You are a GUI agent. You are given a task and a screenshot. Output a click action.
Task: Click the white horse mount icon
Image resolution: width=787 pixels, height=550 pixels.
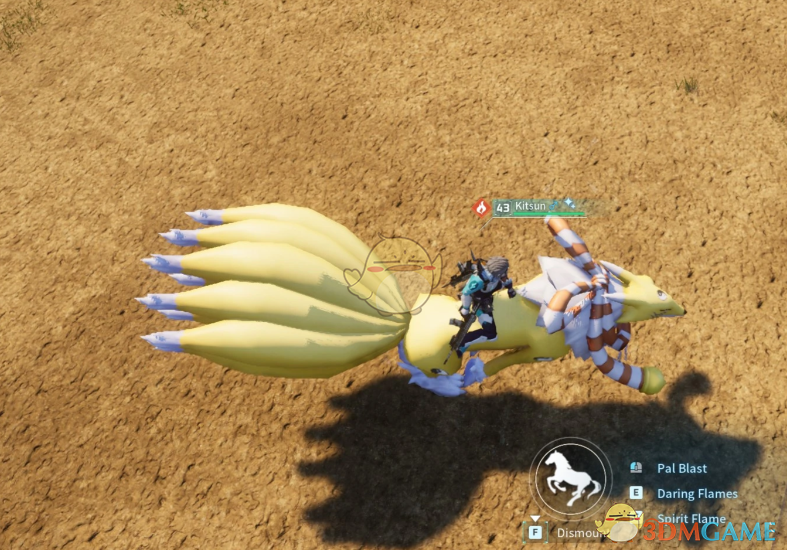click(569, 478)
